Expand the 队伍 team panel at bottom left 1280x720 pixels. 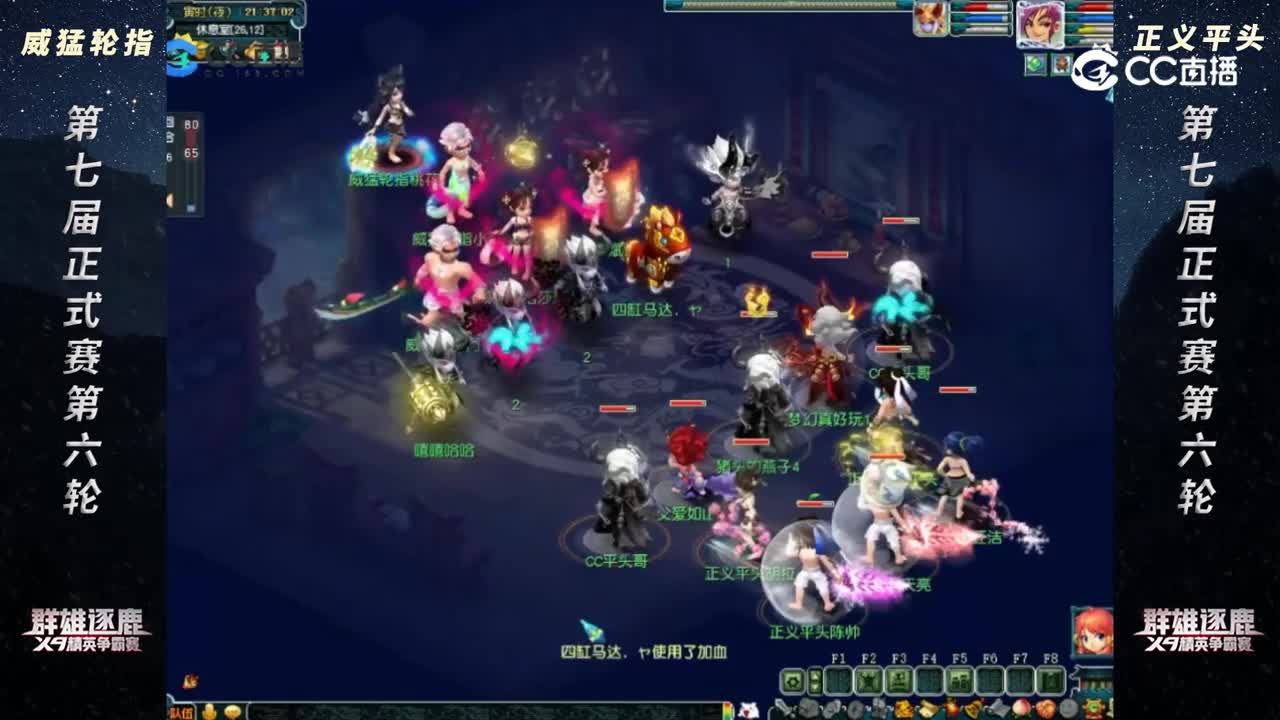[181, 713]
